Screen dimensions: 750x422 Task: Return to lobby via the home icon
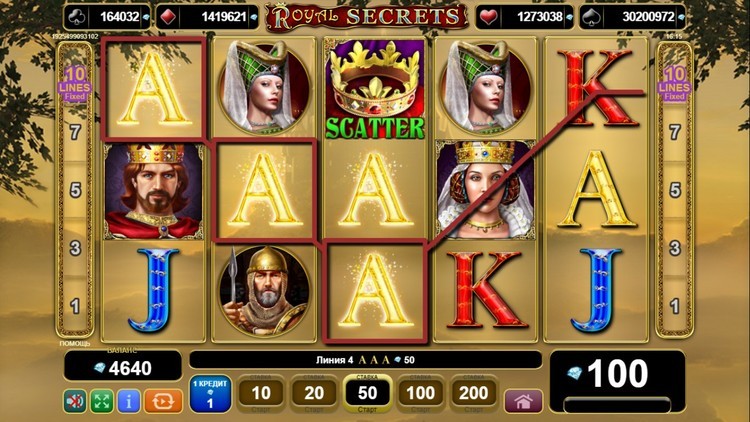coord(522,400)
